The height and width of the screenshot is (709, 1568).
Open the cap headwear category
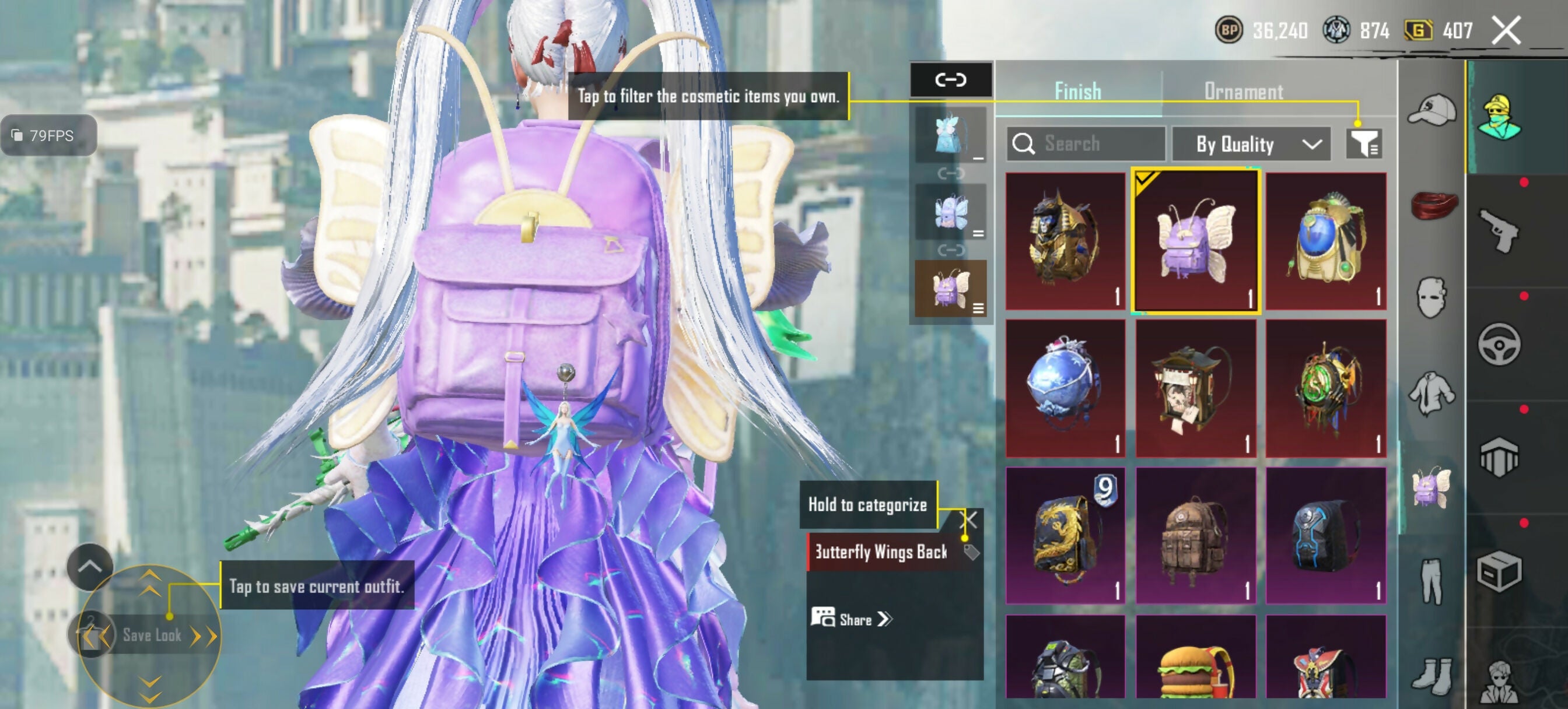click(1431, 111)
